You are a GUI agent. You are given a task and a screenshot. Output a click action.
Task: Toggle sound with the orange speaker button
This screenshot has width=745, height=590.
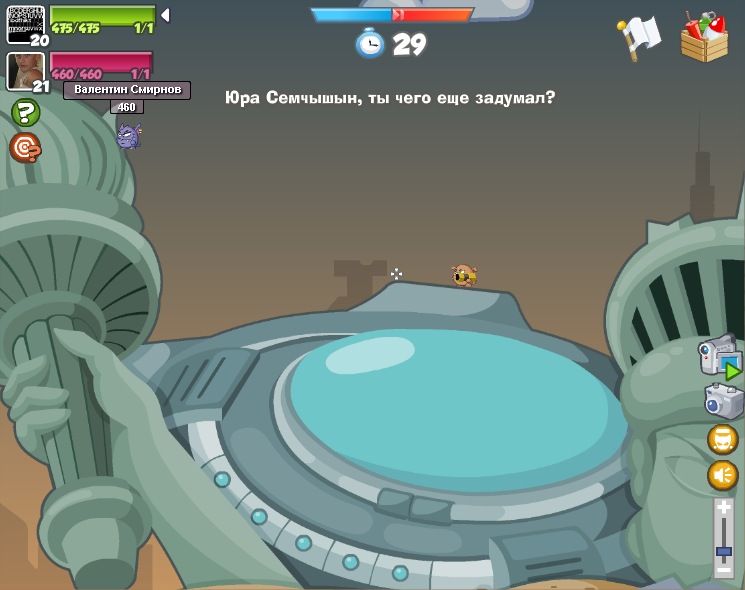(x=722, y=474)
